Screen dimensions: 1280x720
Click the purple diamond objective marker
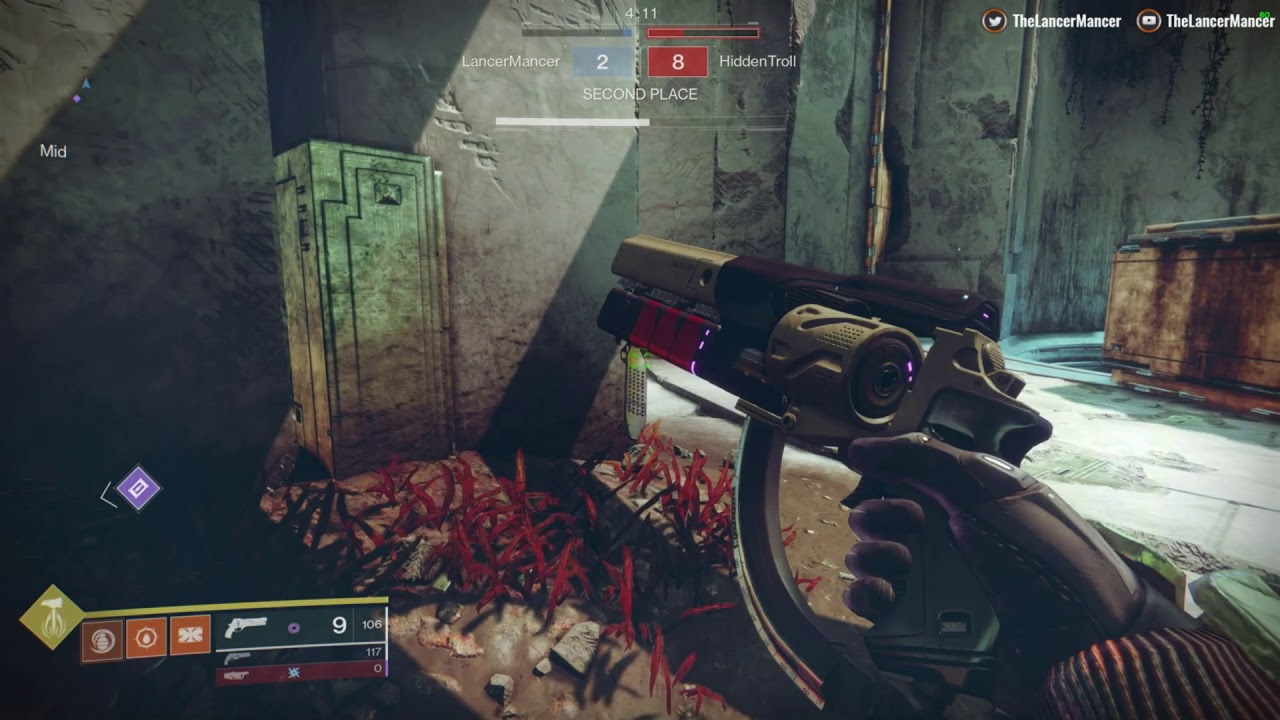138,488
